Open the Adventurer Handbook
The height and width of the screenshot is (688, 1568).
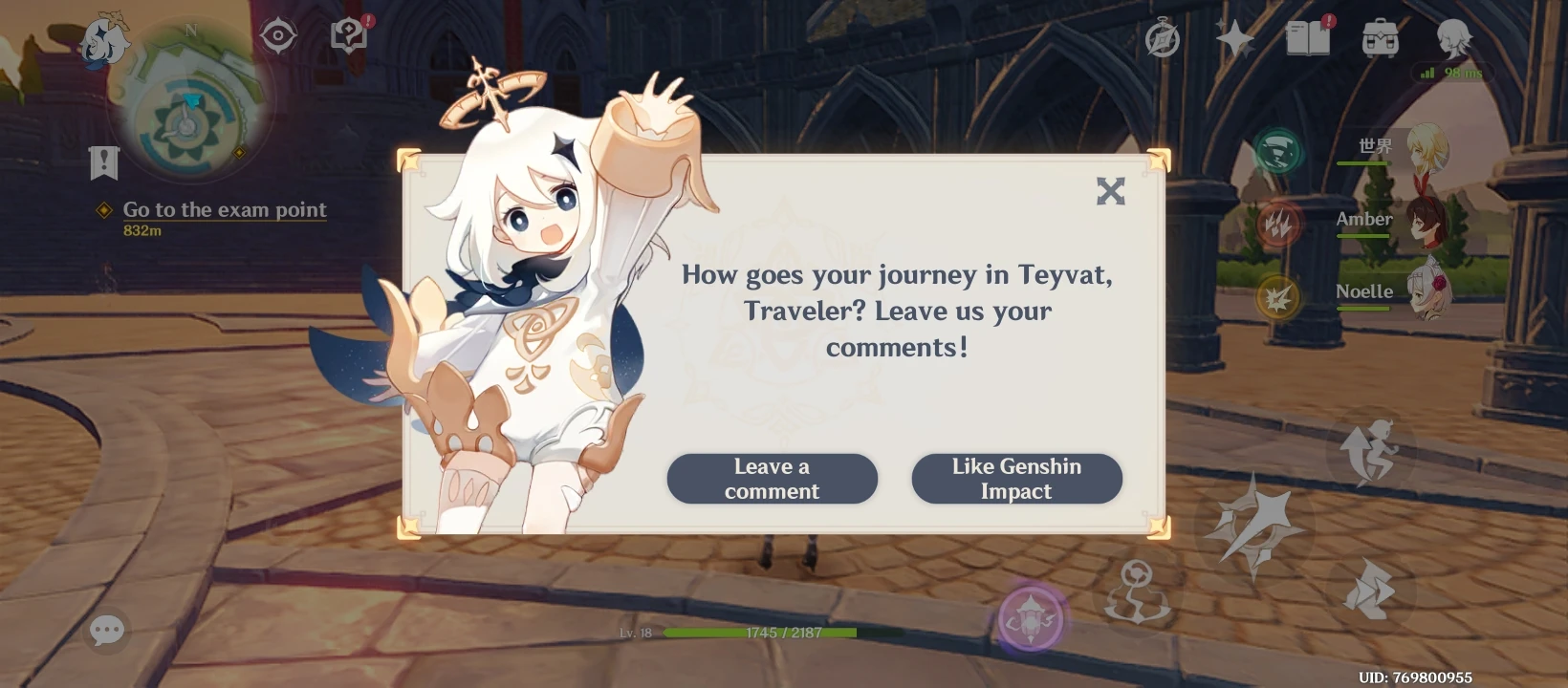(1308, 39)
